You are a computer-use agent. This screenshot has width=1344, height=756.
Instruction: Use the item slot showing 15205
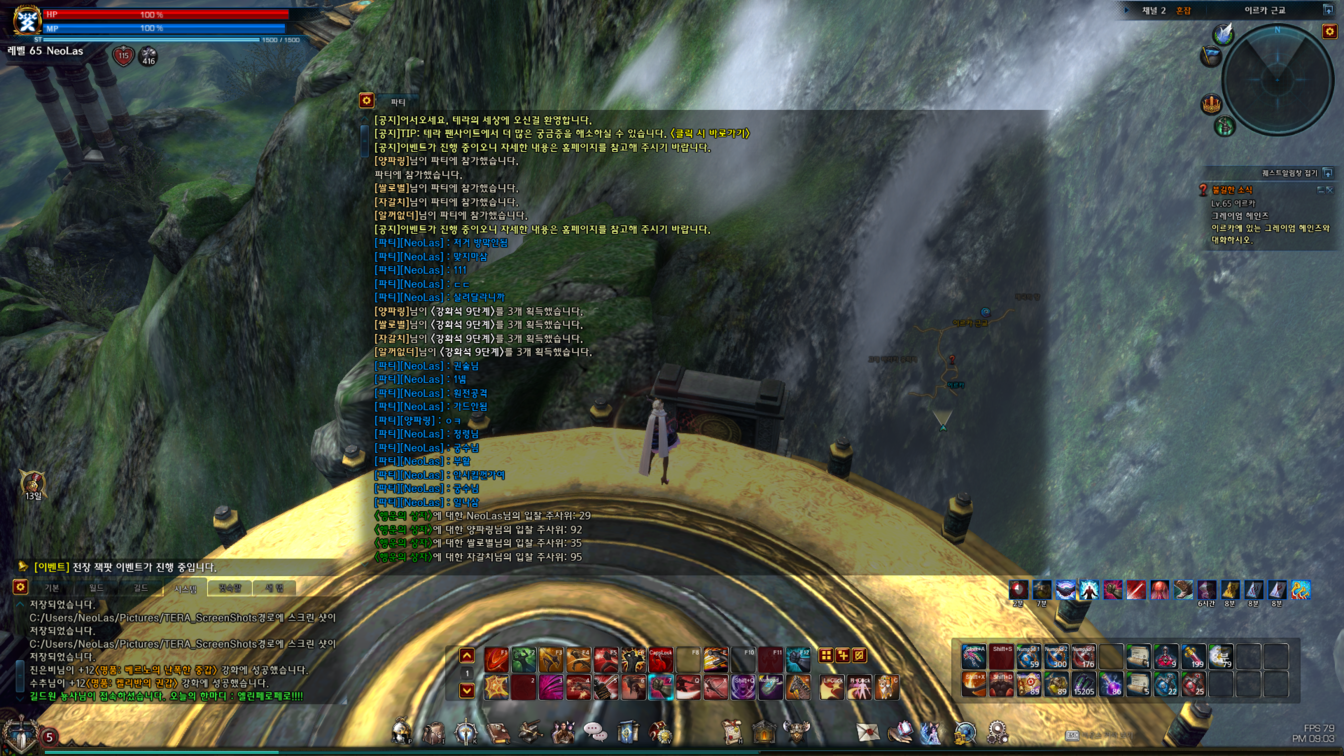point(1084,684)
